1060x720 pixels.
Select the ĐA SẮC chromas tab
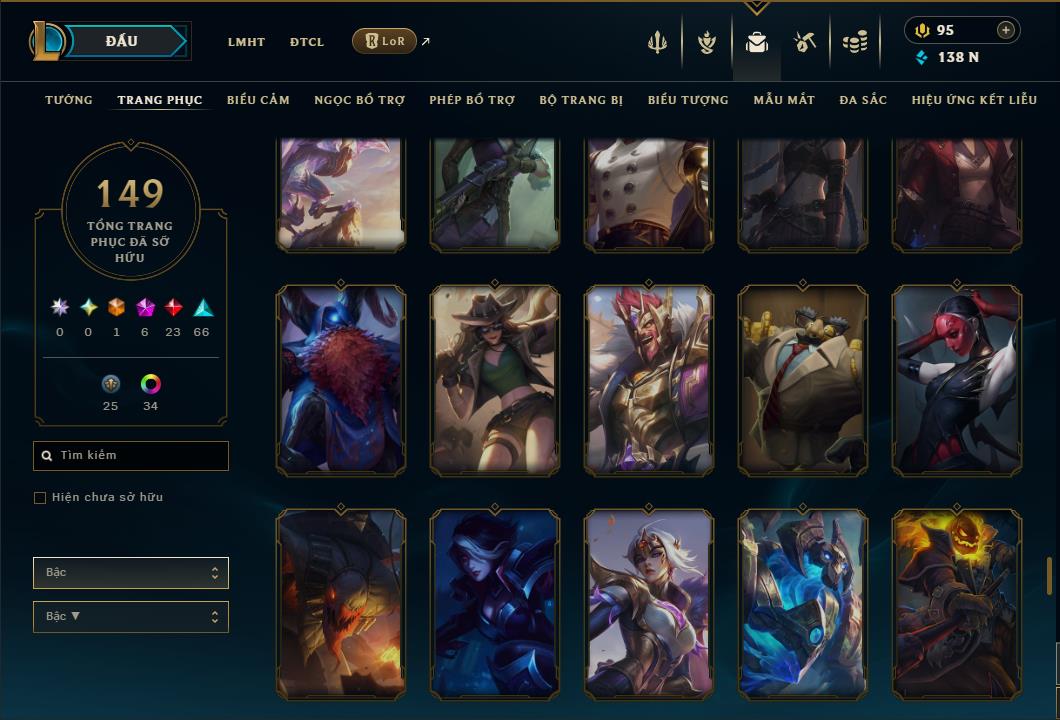(x=863, y=100)
